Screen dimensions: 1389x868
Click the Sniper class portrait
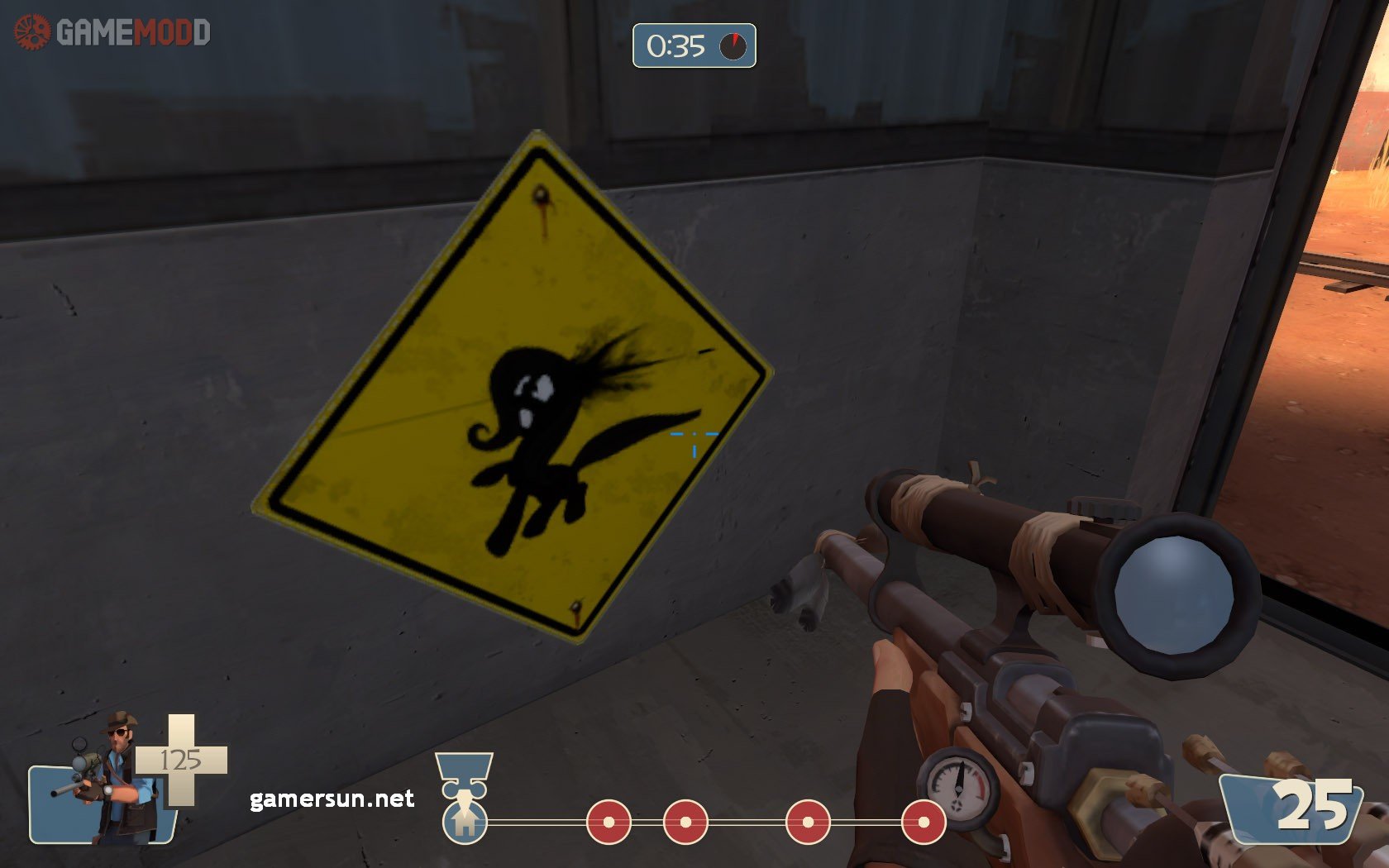107,781
